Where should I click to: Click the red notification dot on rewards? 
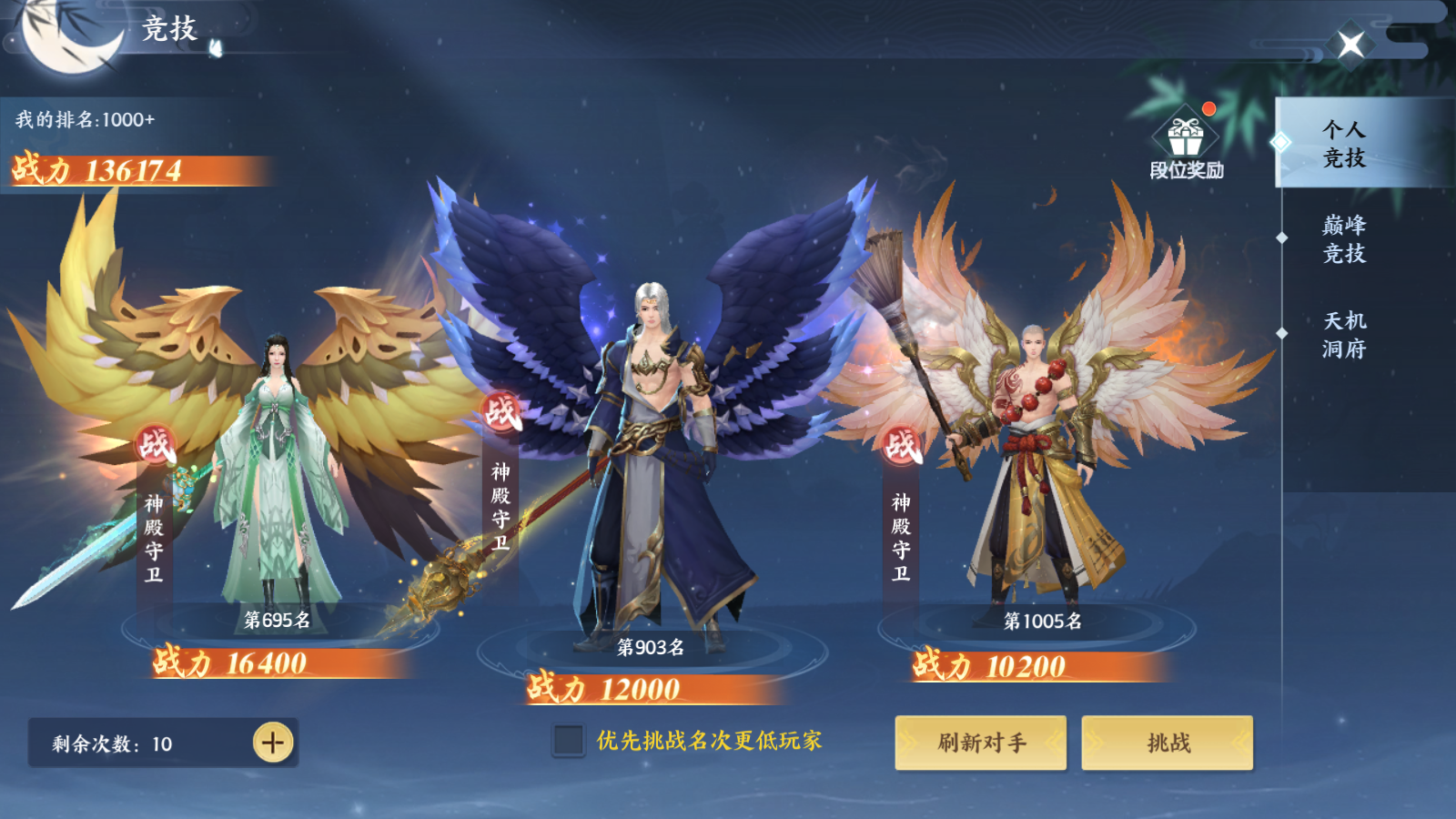(x=1208, y=108)
